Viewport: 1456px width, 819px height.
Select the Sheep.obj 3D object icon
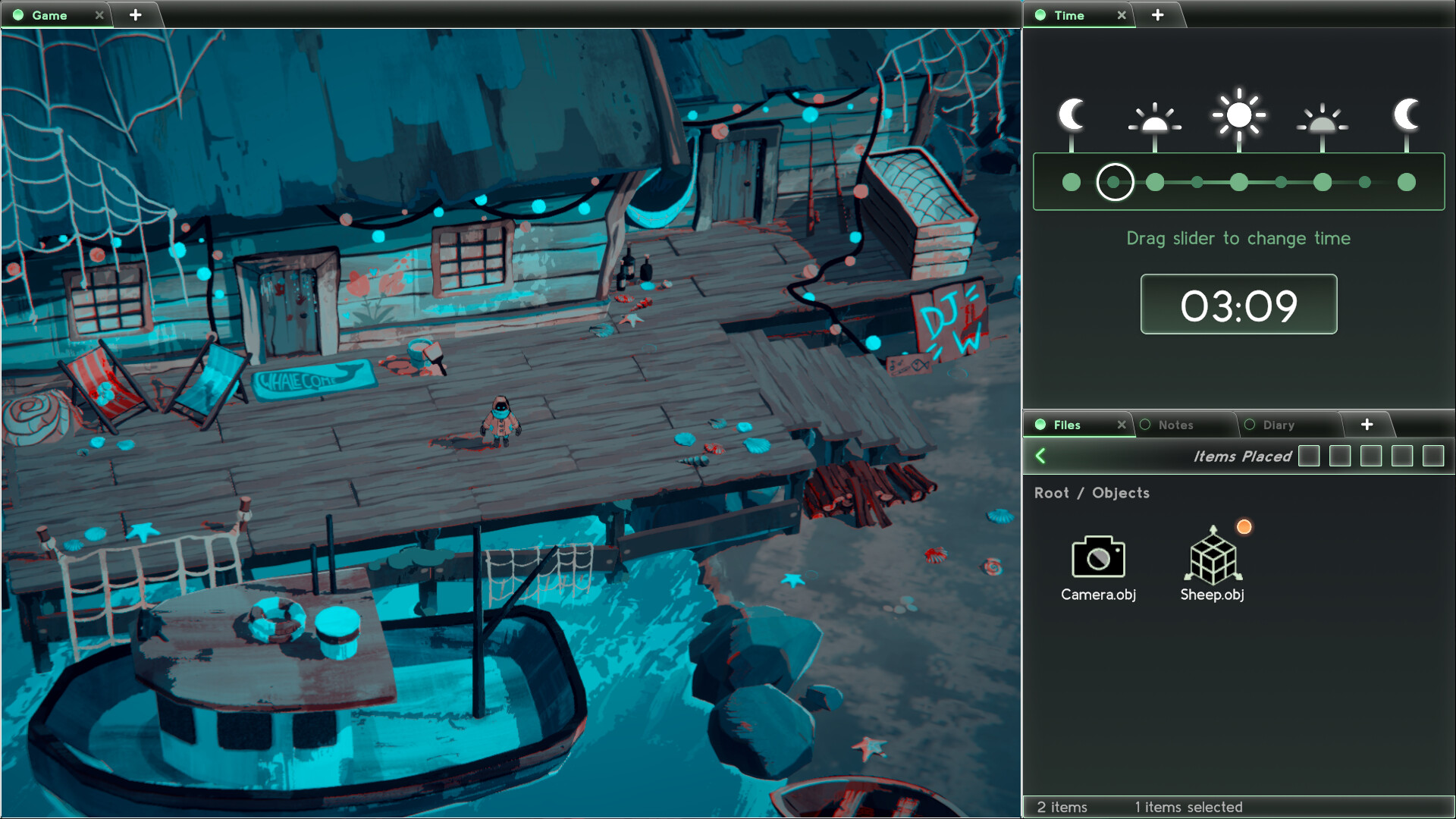tap(1213, 559)
